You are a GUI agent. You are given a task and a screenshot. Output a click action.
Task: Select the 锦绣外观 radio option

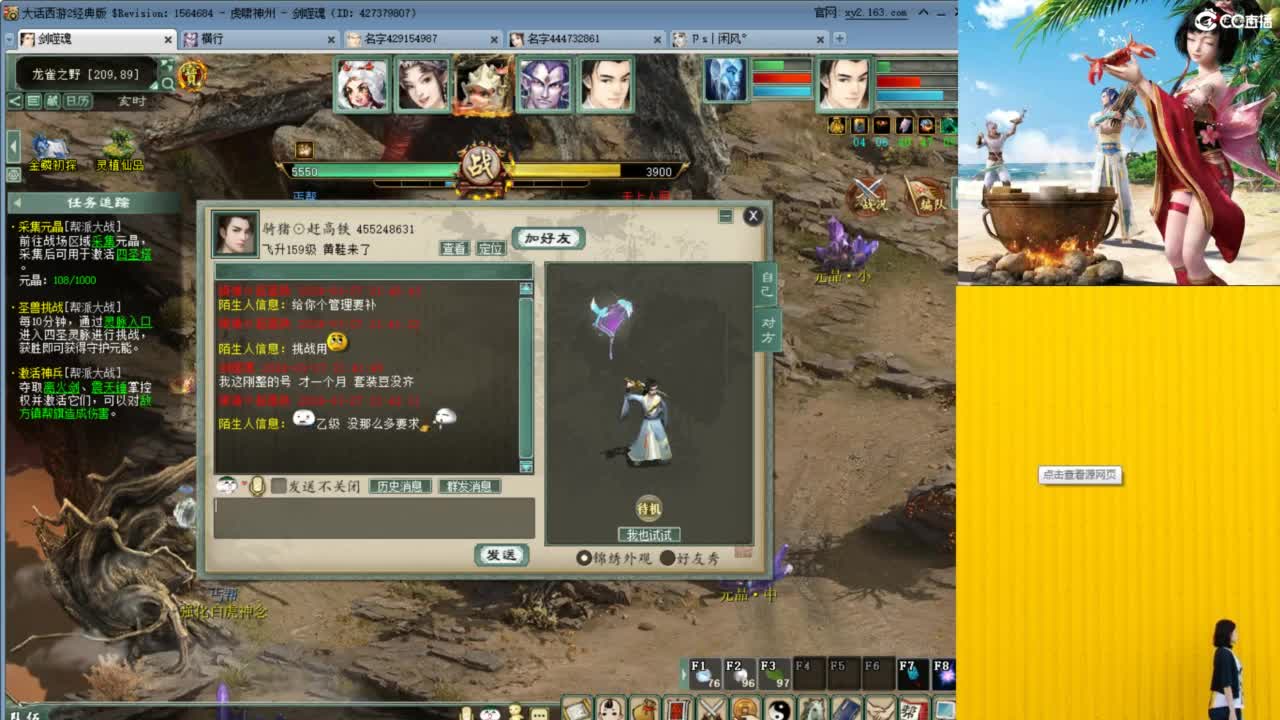[x=584, y=557]
